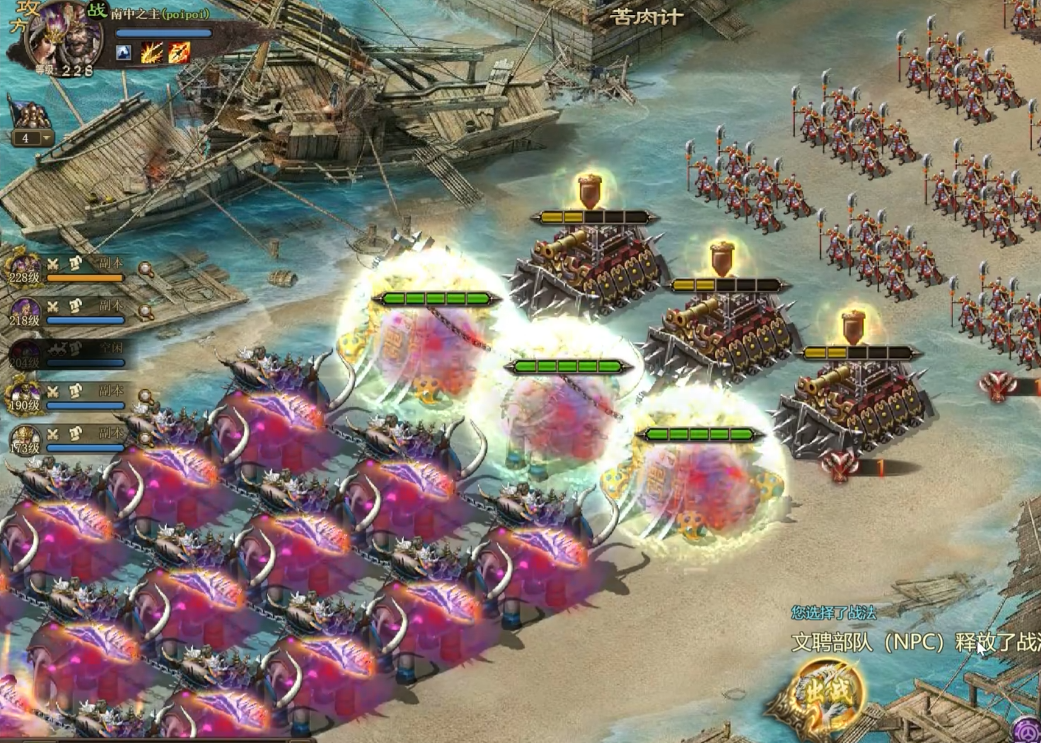Select the level 173 general in the list
Viewport: 1041px width, 743px height.
pos(26,438)
